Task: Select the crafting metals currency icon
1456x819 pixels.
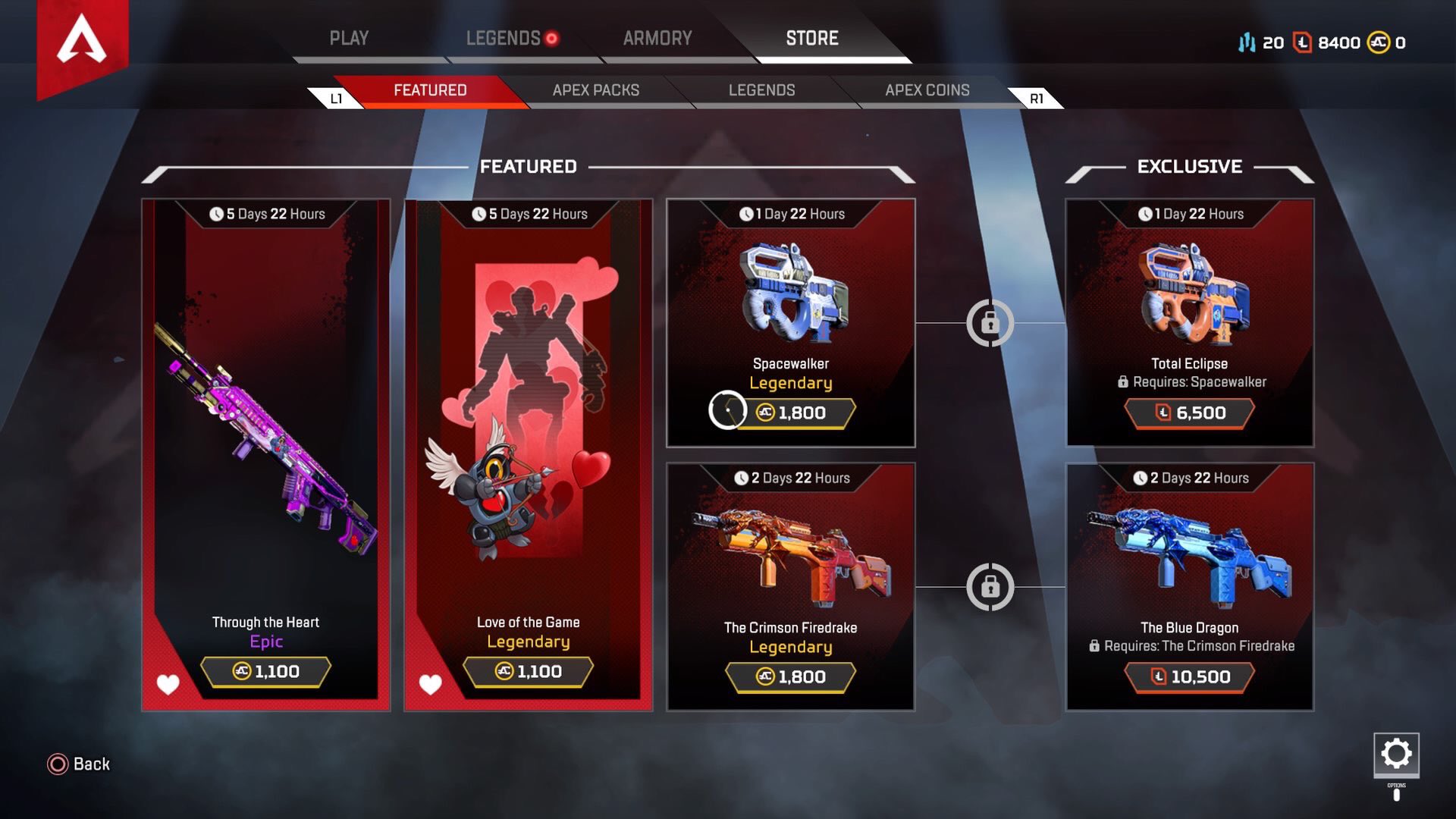Action: point(1247,43)
